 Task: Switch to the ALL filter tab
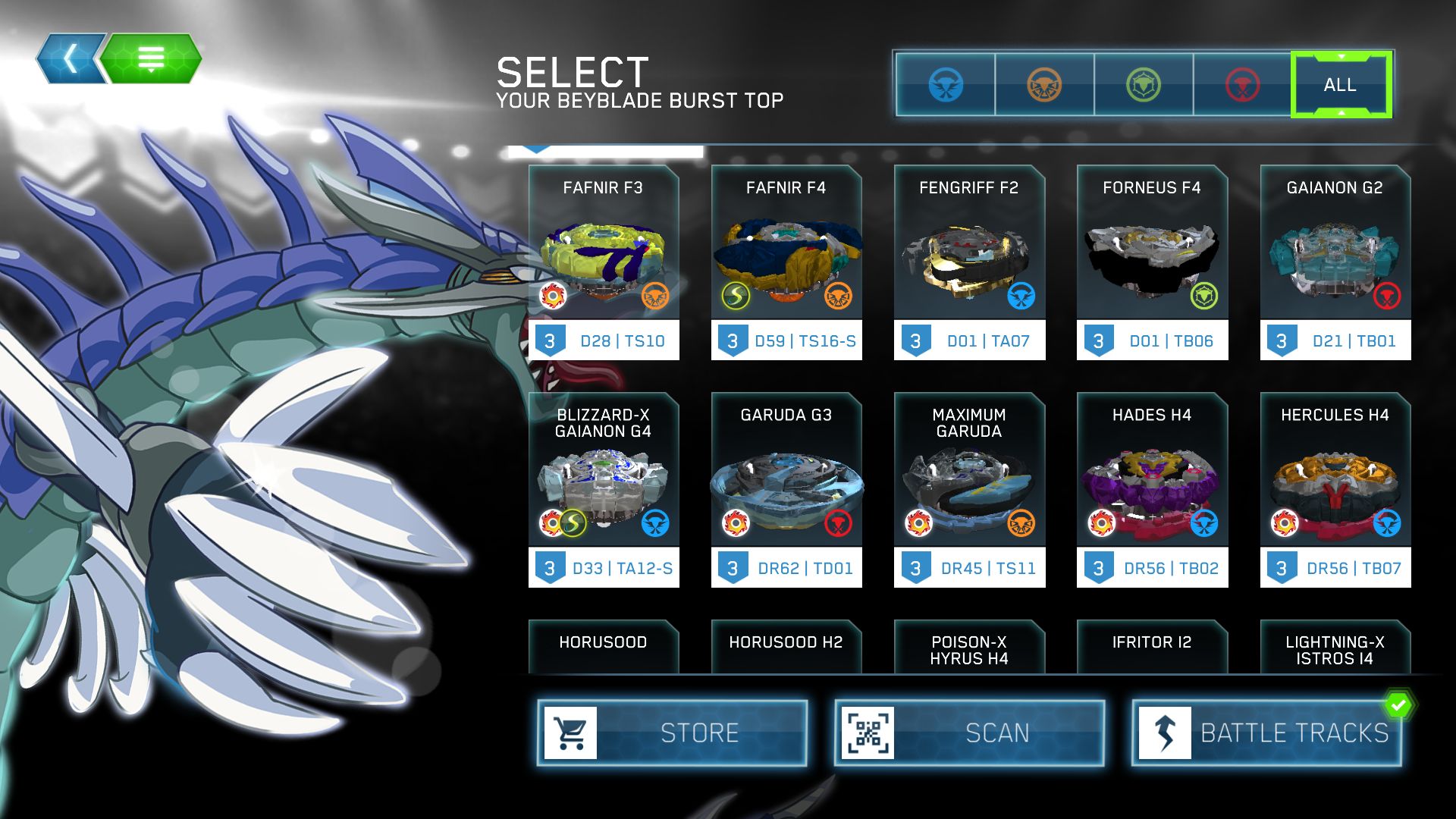1341,84
